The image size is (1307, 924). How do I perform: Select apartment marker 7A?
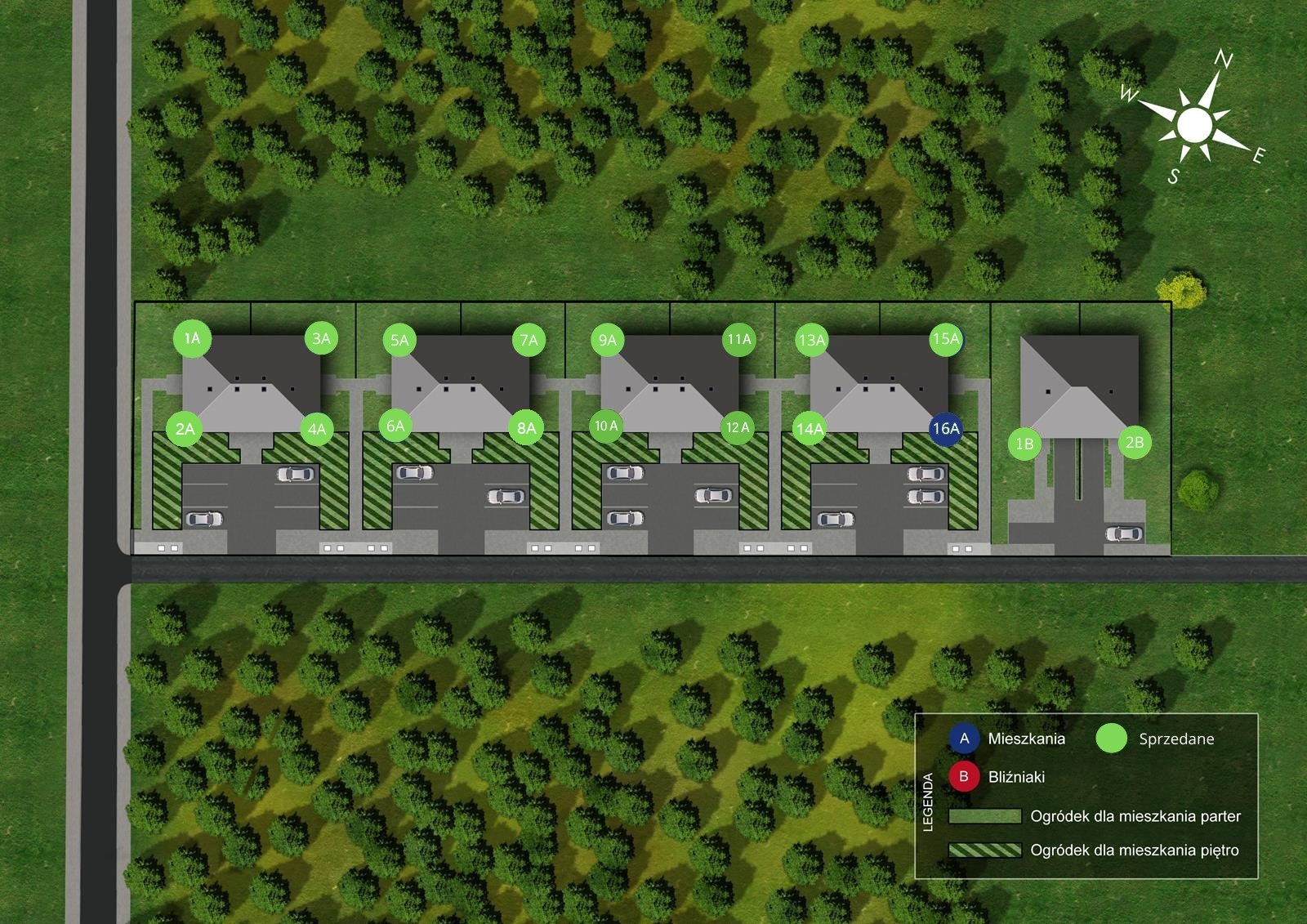pos(529,340)
